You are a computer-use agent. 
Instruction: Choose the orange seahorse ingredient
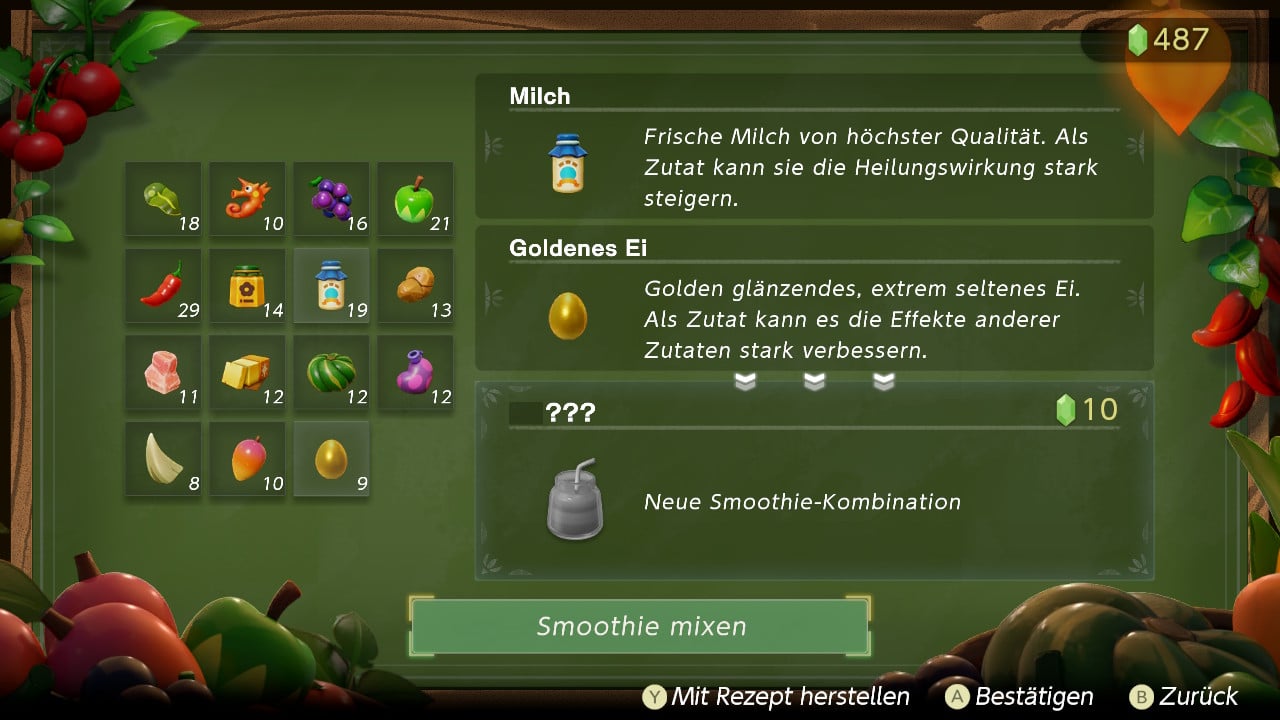pos(247,199)
